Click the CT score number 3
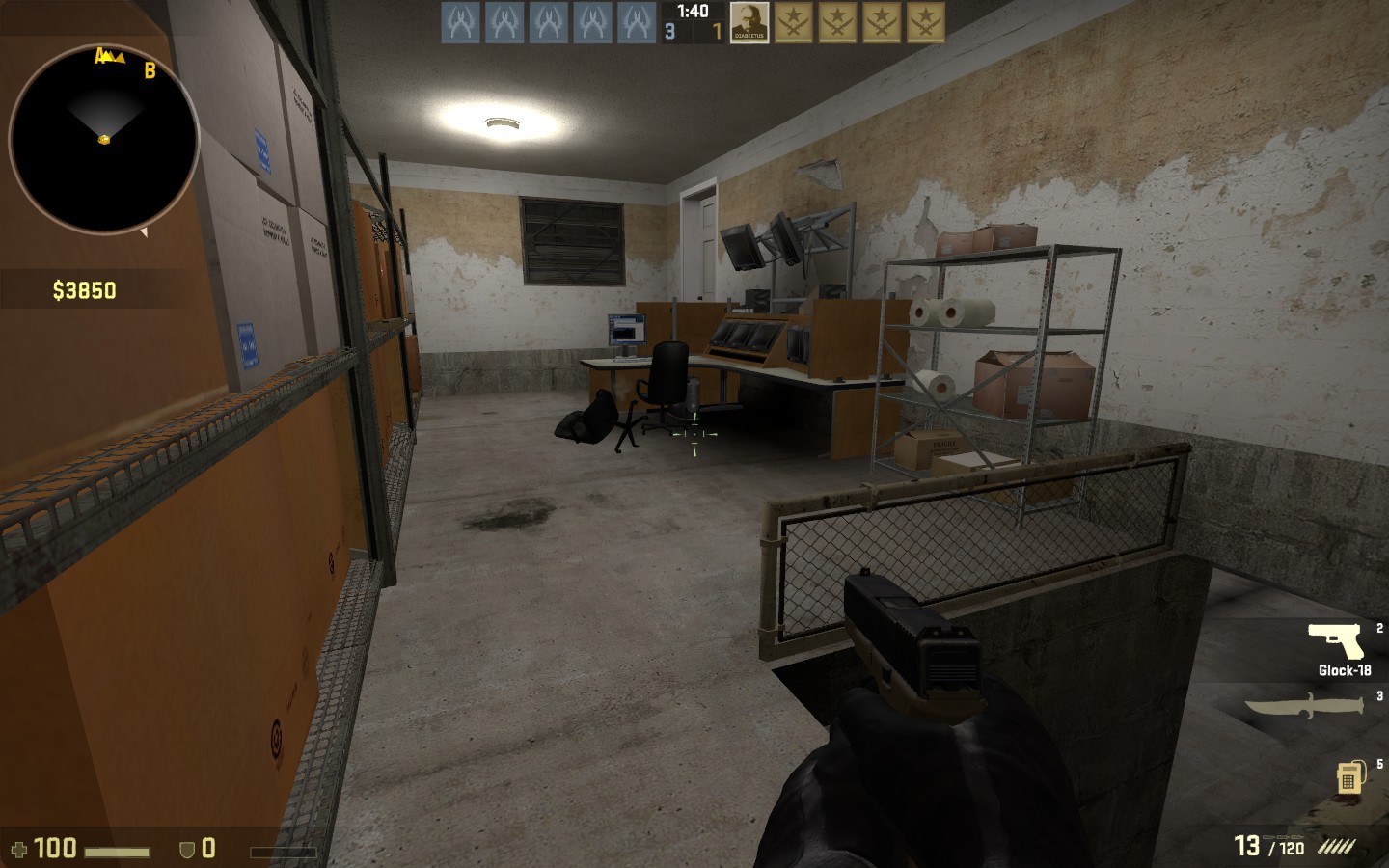The height and width of the screenshot is (868, 1389). [667, 32]
